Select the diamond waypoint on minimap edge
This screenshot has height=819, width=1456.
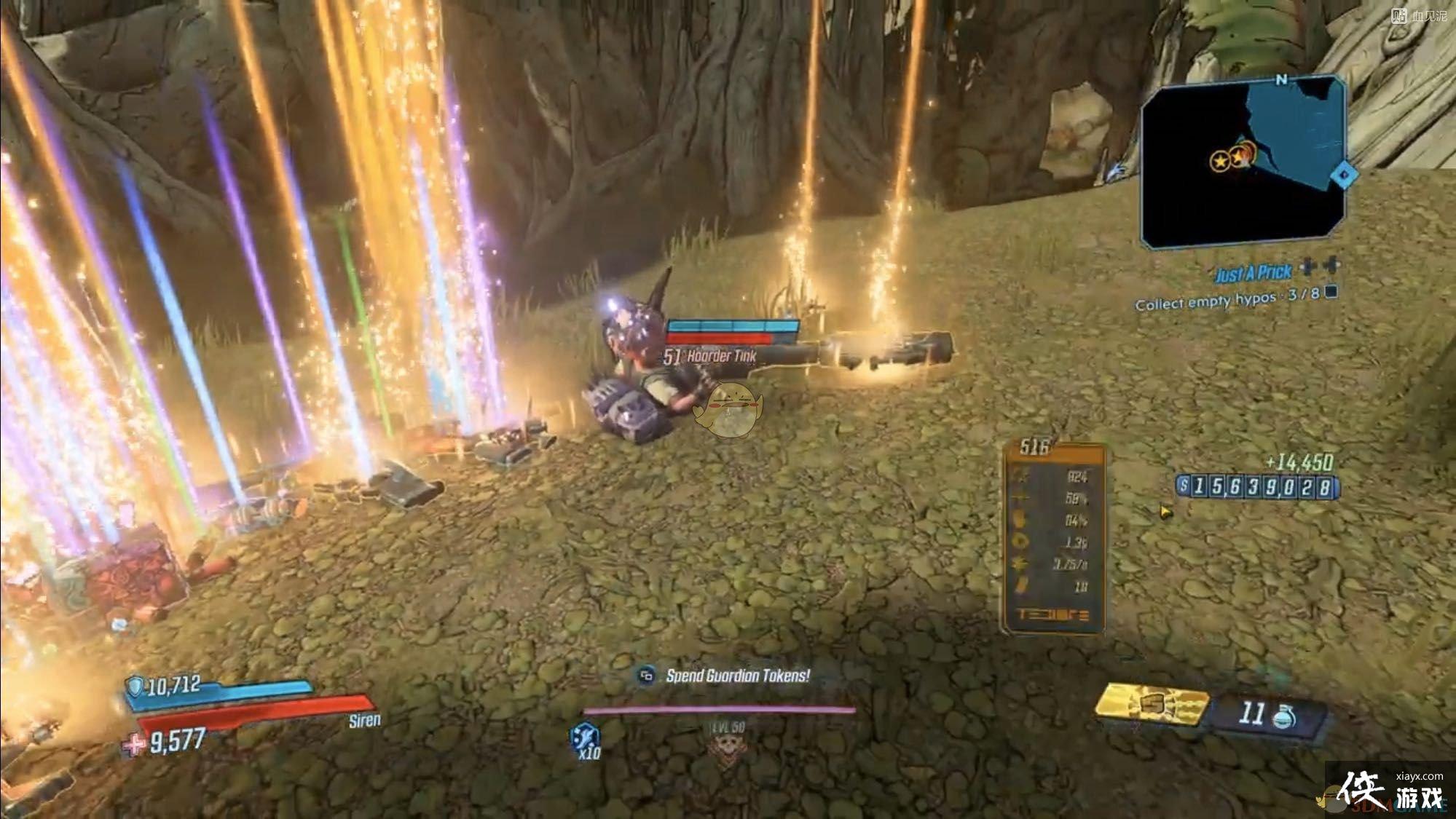click(1343, 175)
